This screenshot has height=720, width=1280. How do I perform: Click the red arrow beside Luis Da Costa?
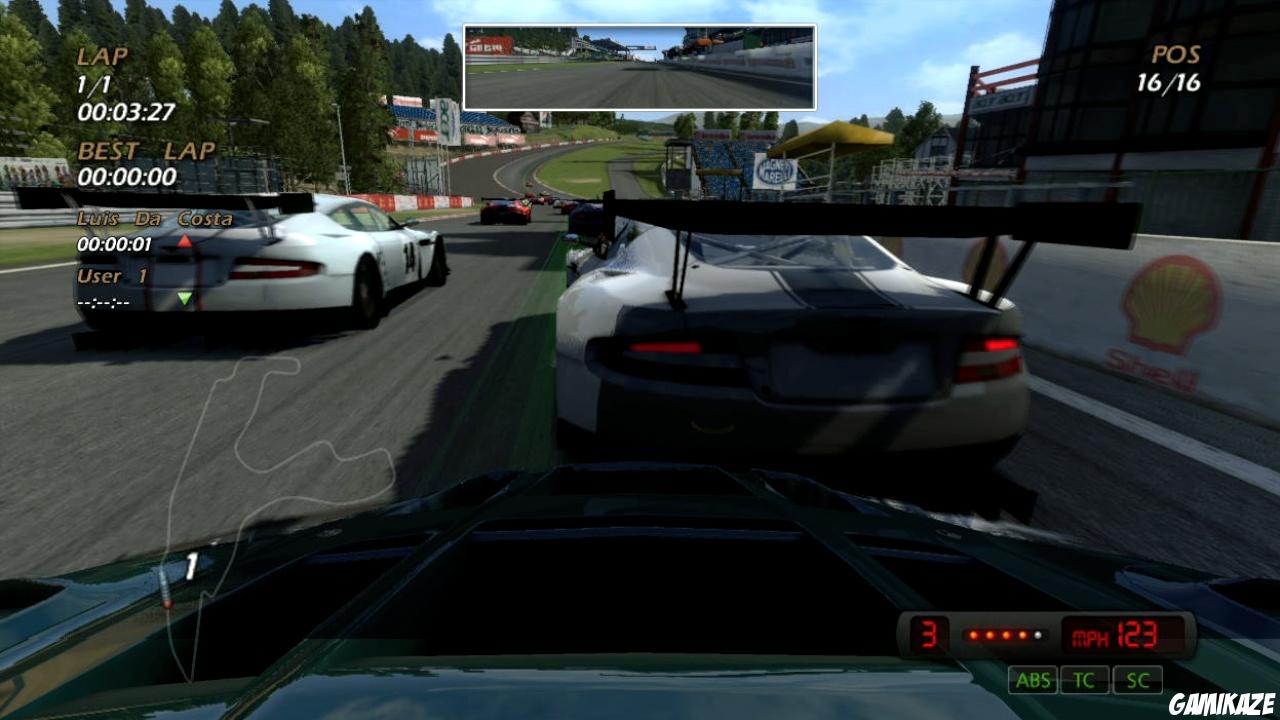point(184,240)
